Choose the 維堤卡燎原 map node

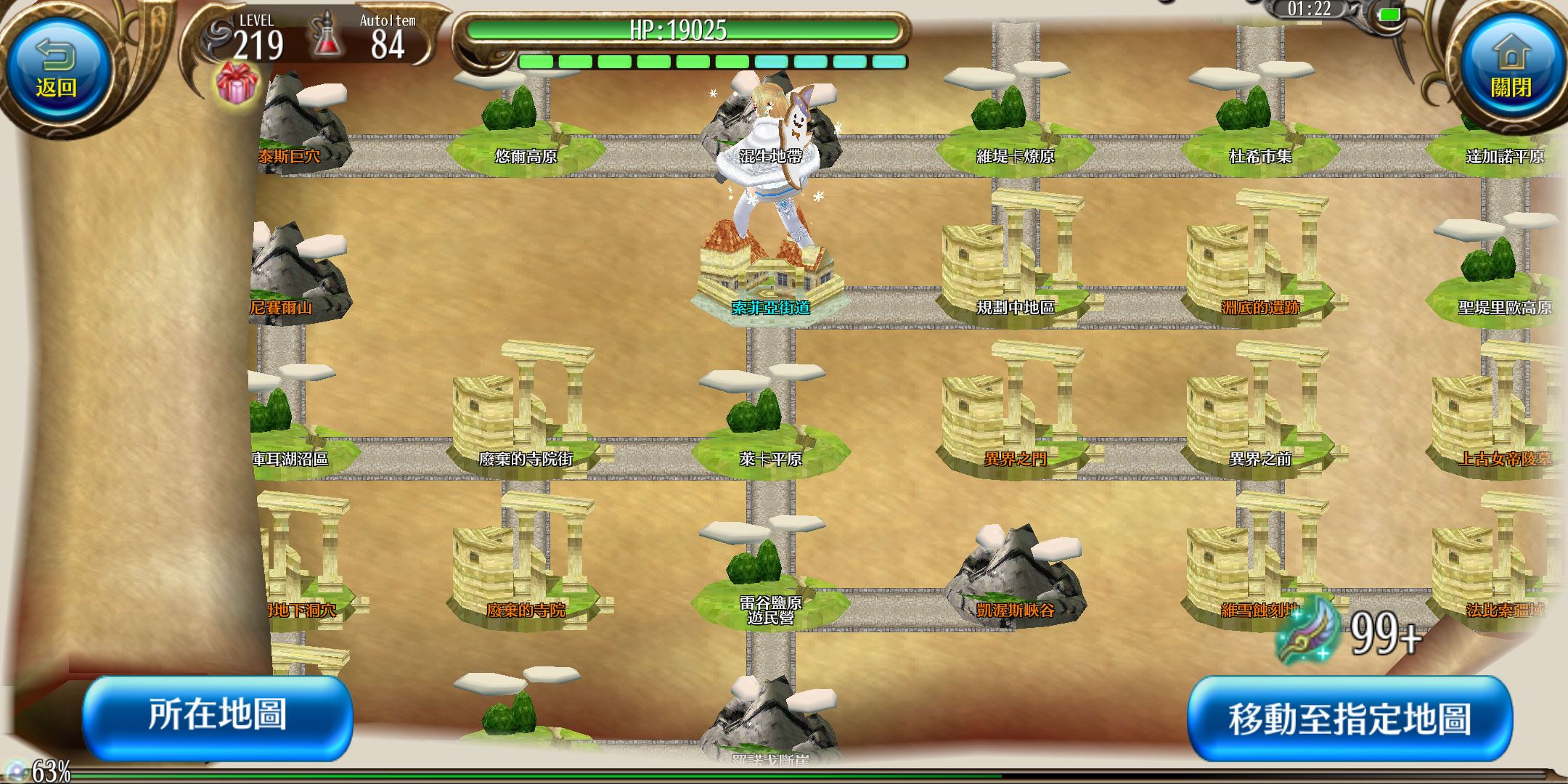(1015, 138)
